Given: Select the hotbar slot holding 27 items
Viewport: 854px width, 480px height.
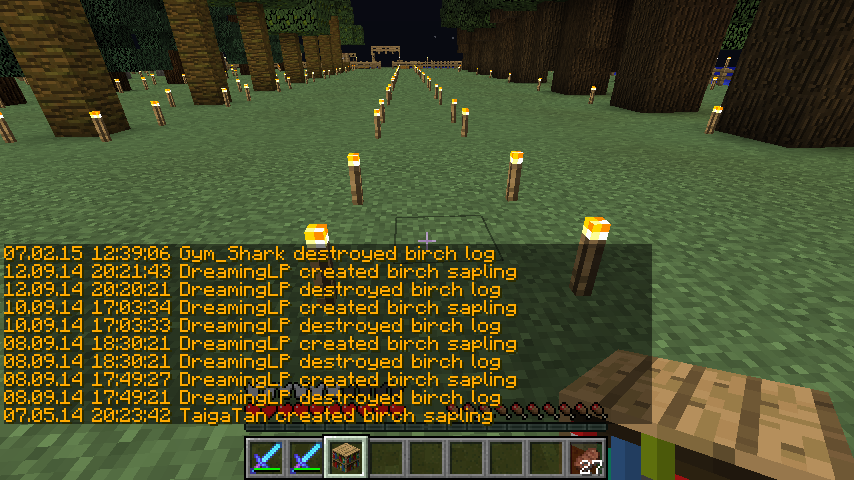Looking at the screenshot, I should click(x=586, y=458).
